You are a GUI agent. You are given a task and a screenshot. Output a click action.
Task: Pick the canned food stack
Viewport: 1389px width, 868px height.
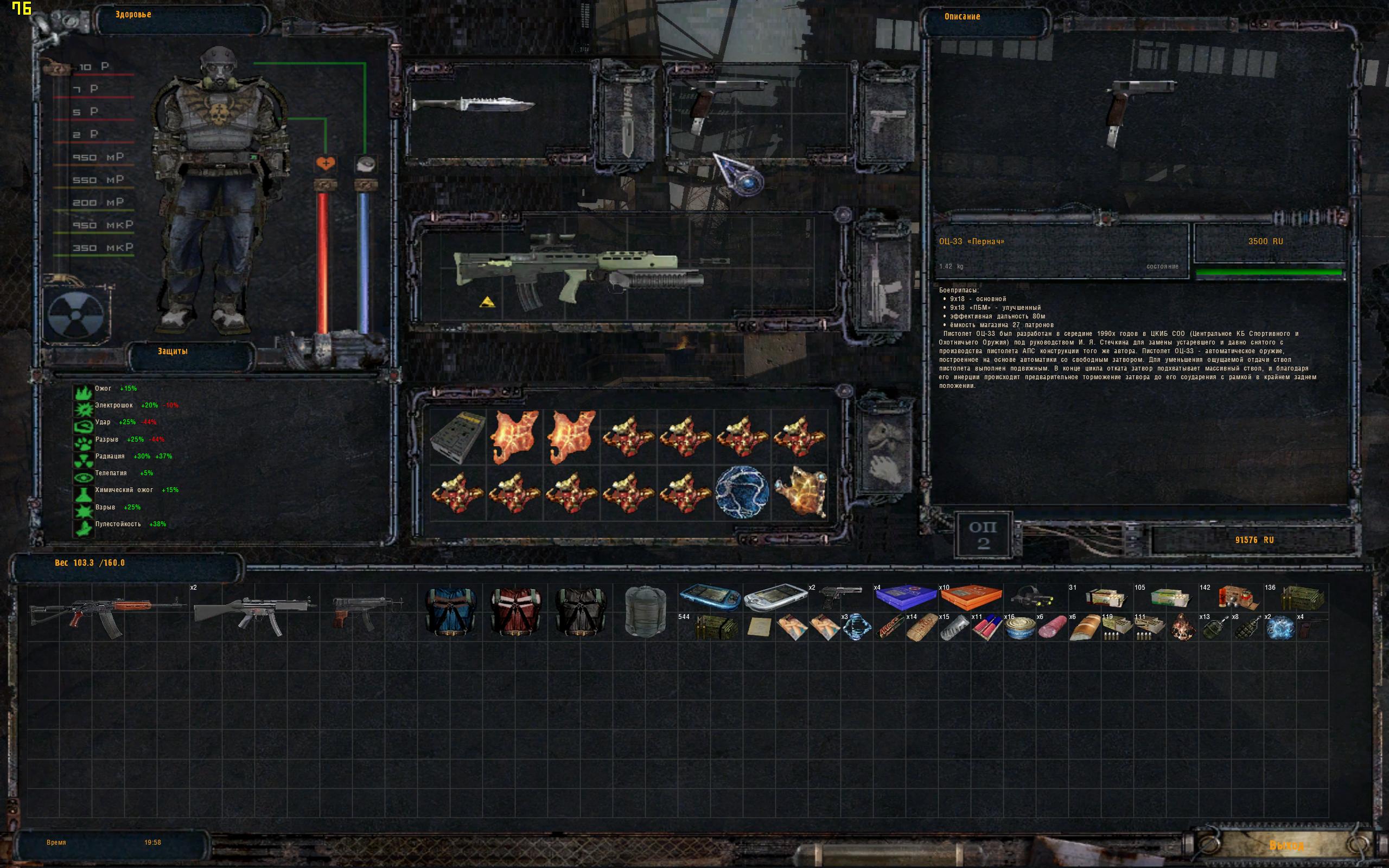click(x=1019, y=629)
